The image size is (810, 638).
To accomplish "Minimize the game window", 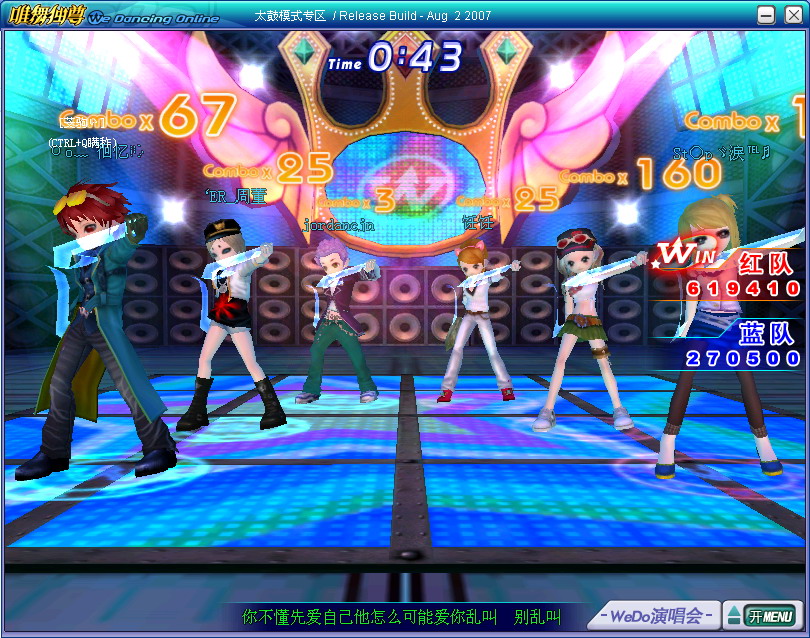I will point(767,15).
